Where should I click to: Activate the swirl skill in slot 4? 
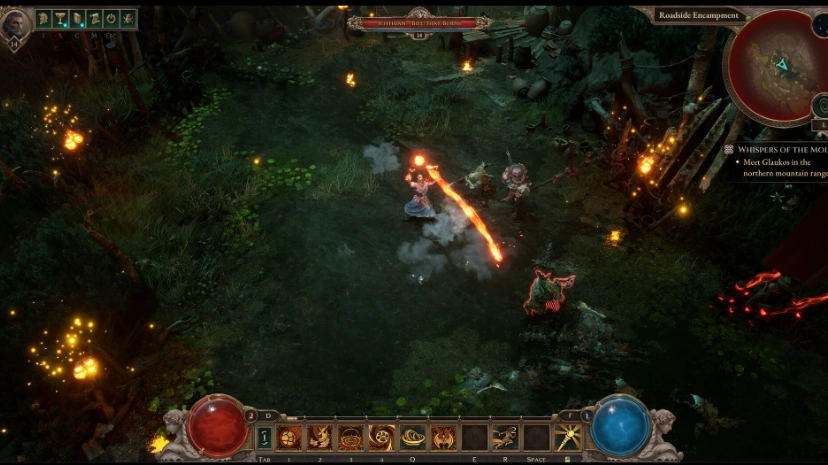[382, 438]
